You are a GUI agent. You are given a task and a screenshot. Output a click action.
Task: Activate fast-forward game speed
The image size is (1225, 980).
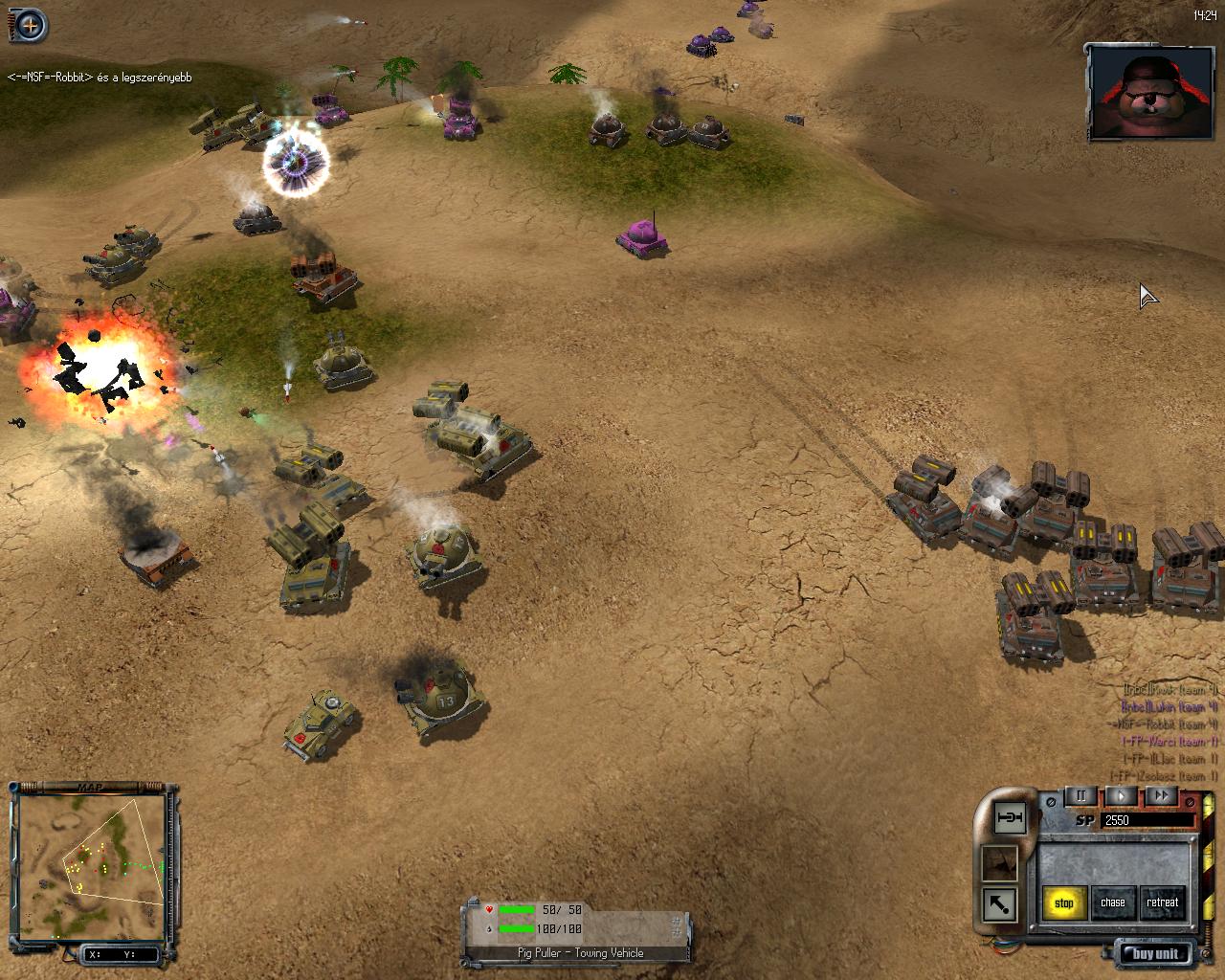pyautogui.click(x=1161, y=795)
